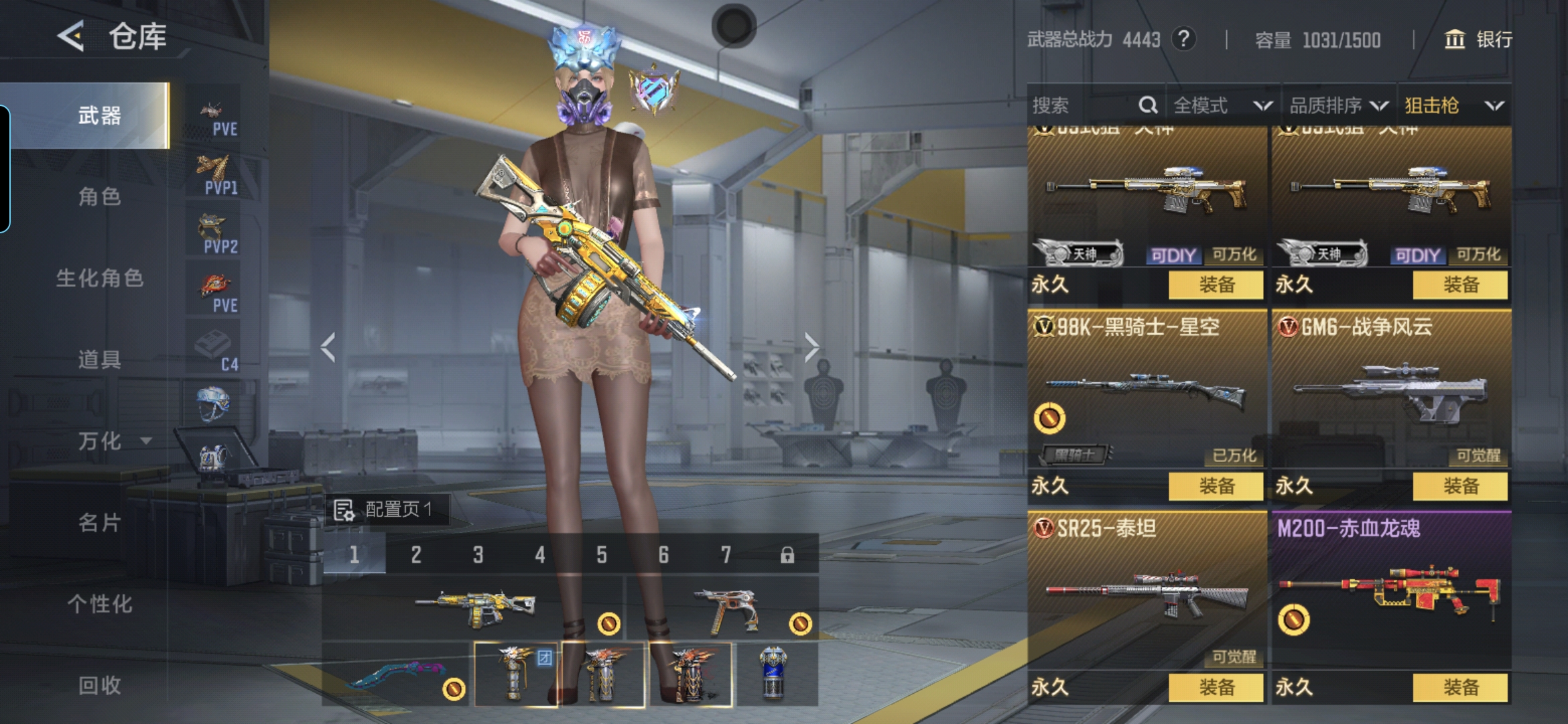Open the 全模式 mode filter dropdown

coord(1222,105)
